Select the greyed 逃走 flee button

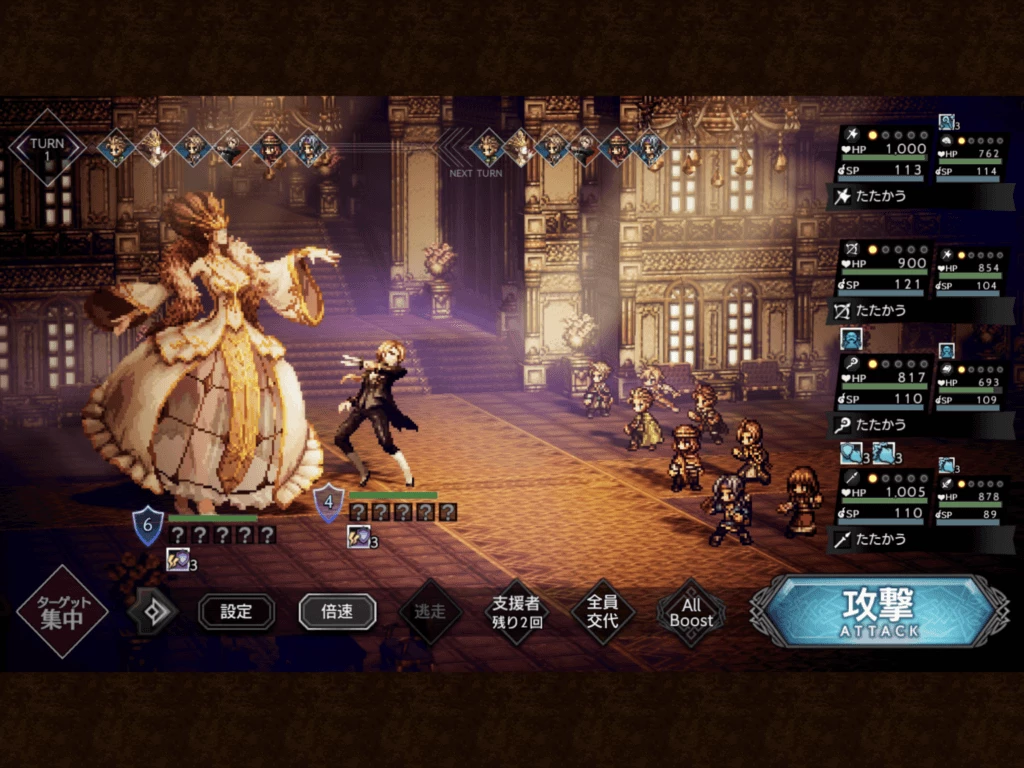click(x=430, y=611)
